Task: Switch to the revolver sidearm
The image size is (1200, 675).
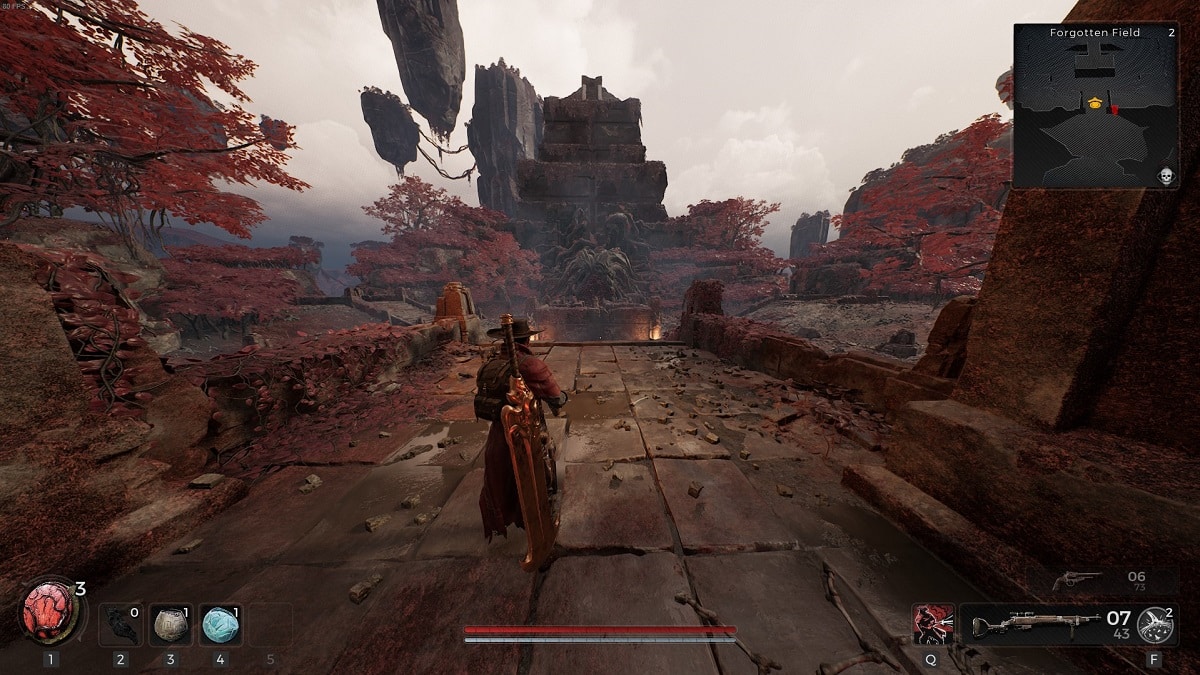Action: 1079,580
